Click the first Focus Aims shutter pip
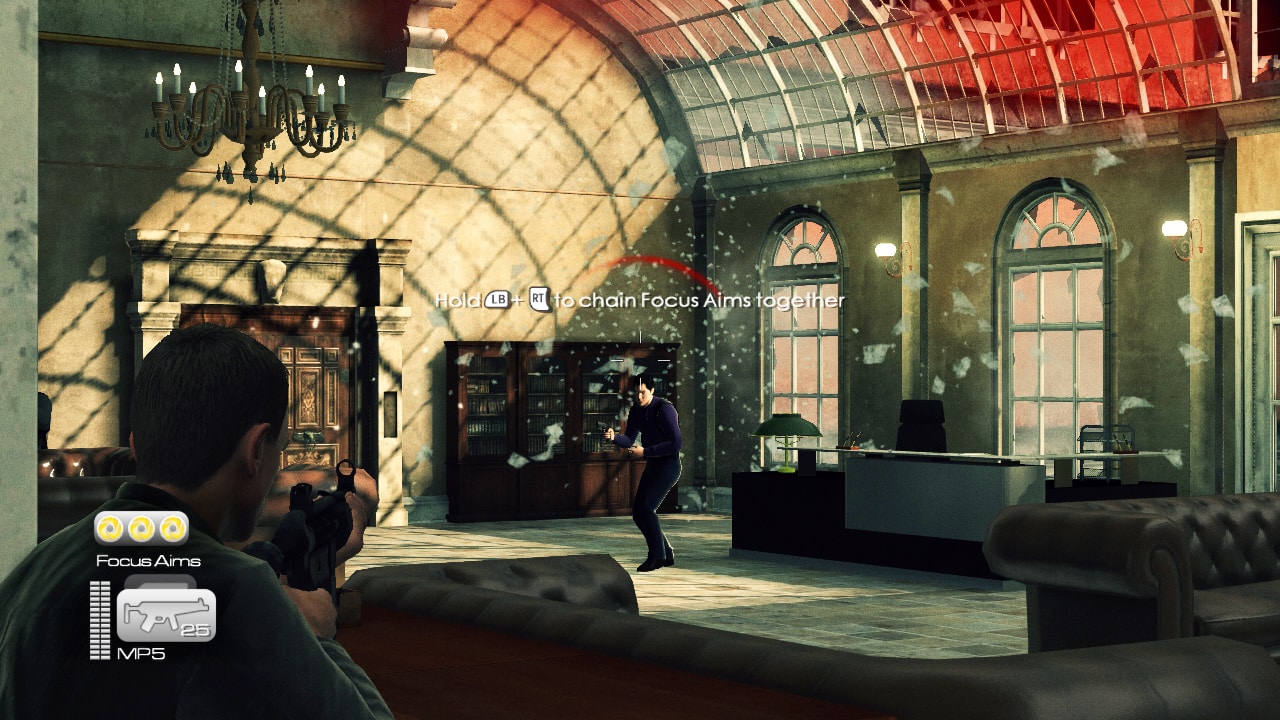Screen dimensions: 1280x720 click(108, 527)
